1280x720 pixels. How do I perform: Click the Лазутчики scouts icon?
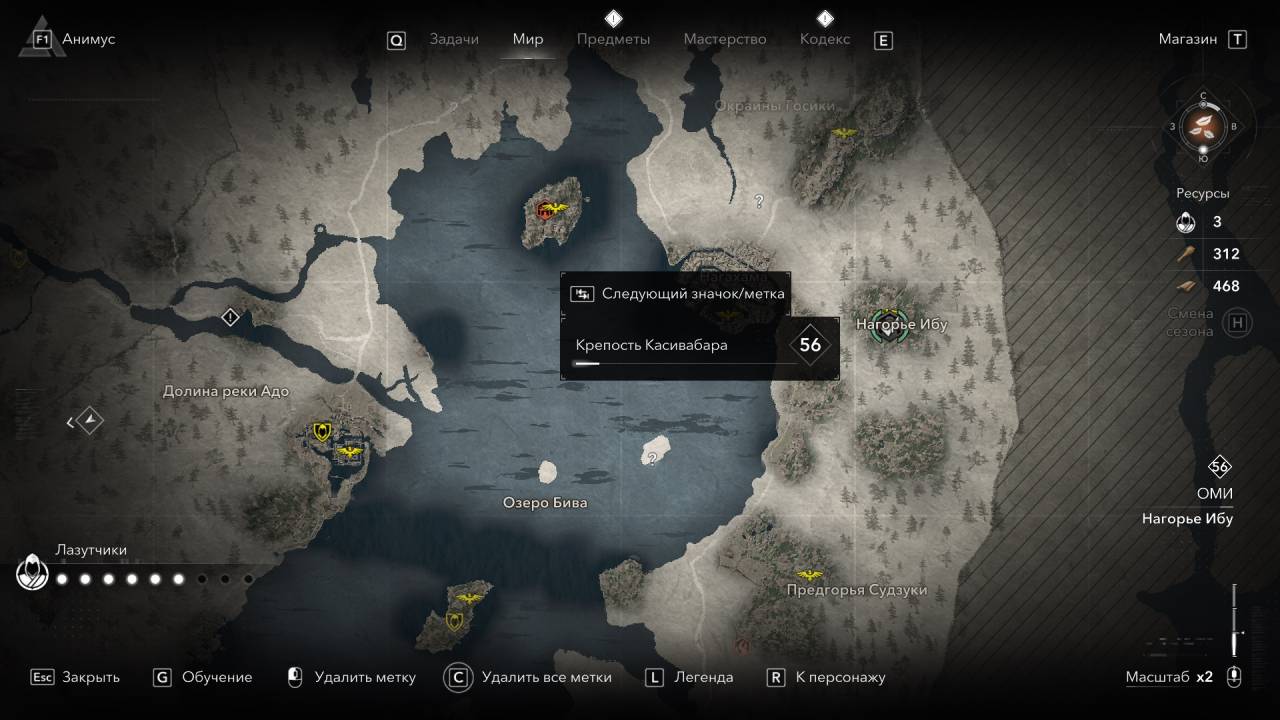pos(33,574)
